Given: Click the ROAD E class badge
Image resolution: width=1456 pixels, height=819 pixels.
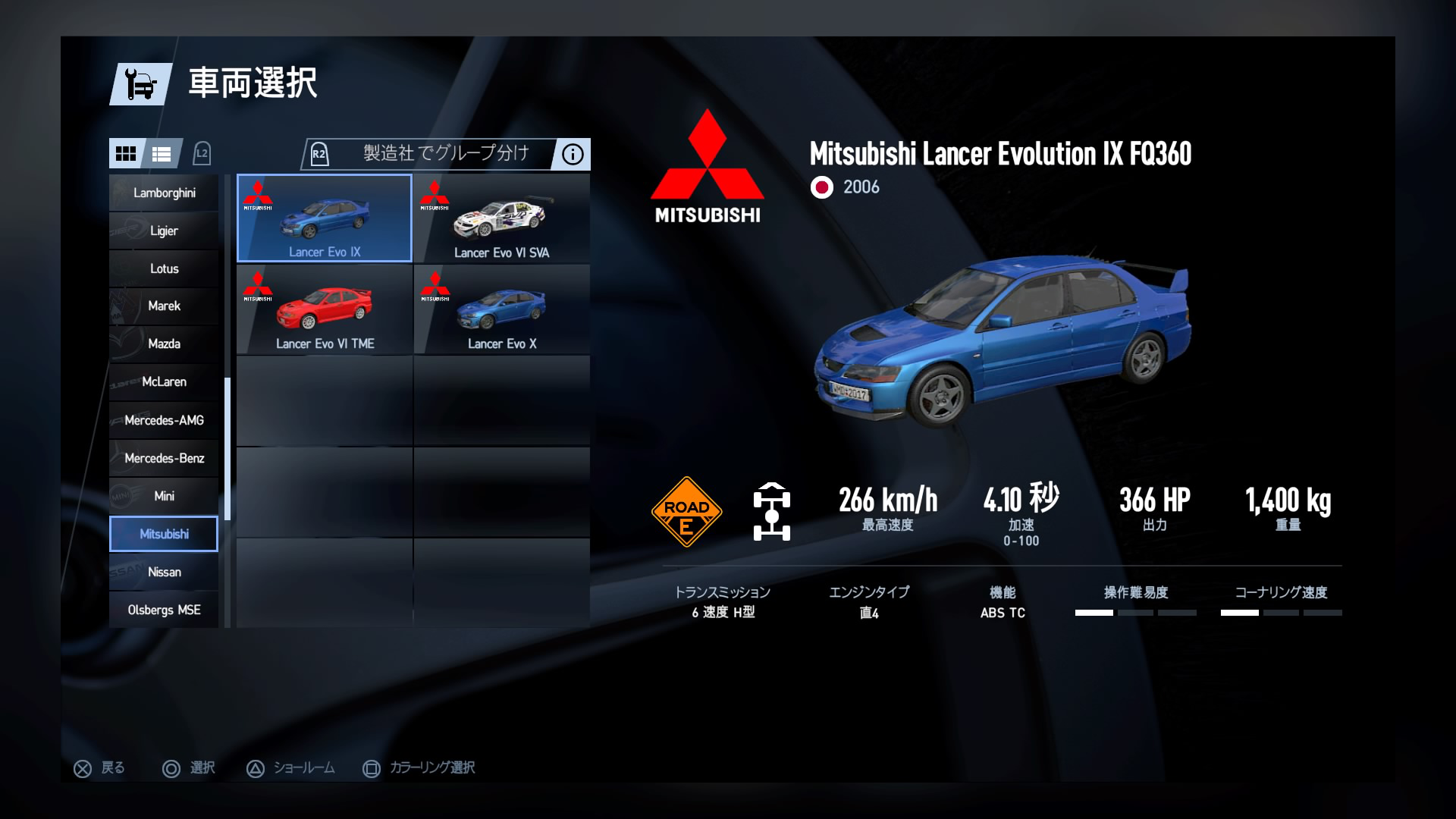Looking at the screenshot, I should (x=686, y=510).
